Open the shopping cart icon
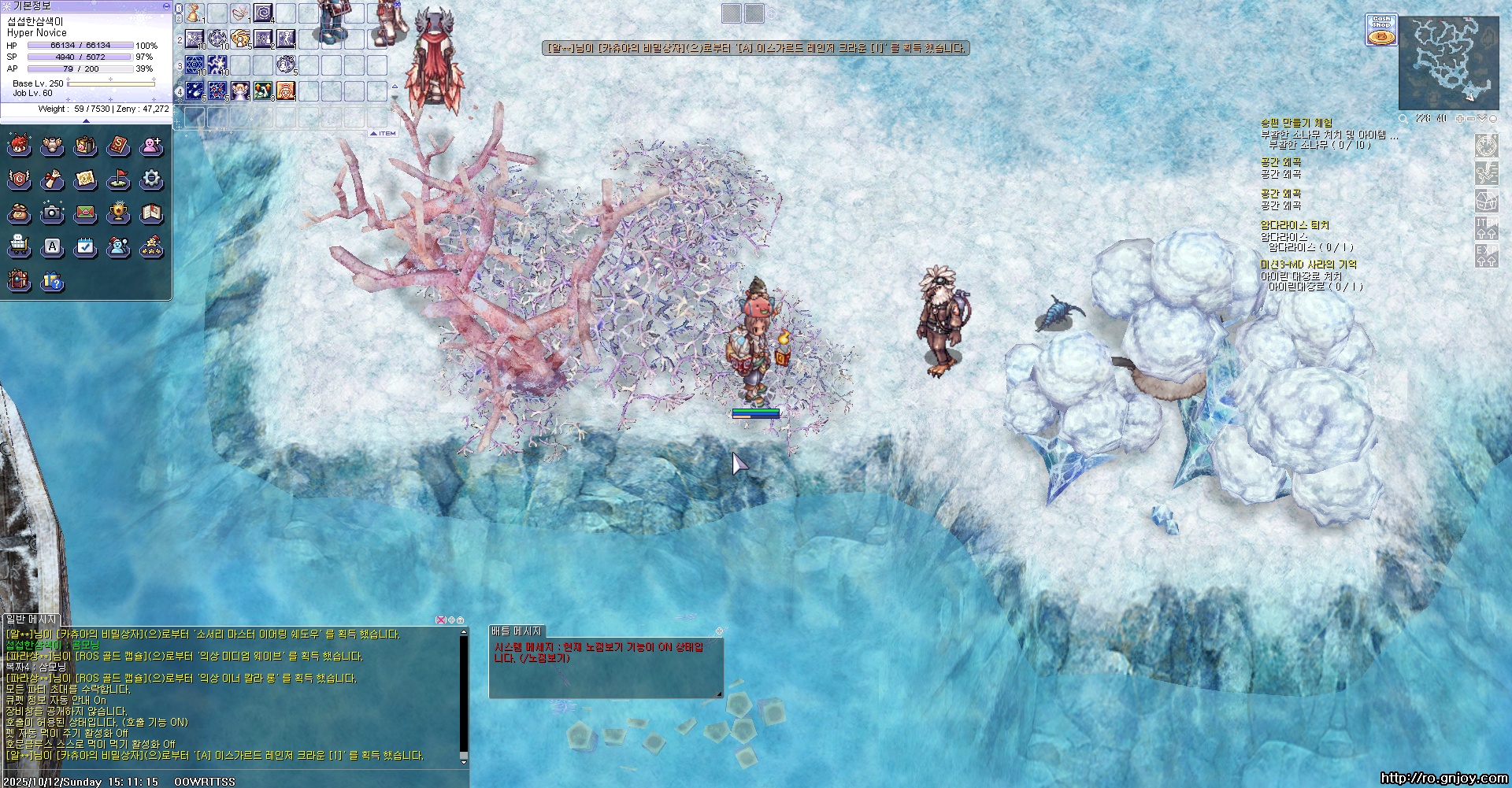Image resolution: width=1512 pixels, height=788 pixels. 19,246
